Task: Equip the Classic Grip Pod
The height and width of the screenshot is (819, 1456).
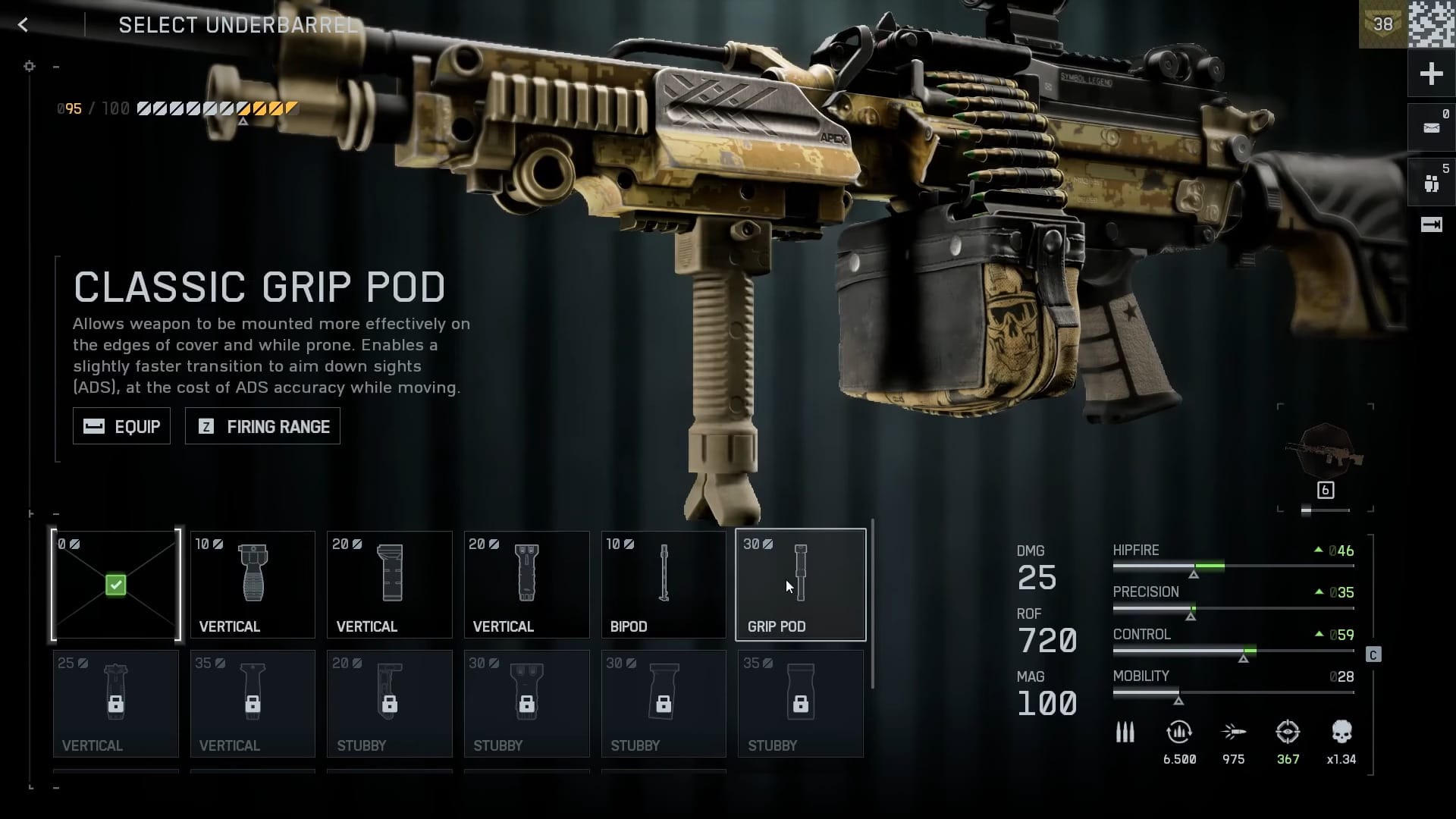Action: click(x=121, y=426)
